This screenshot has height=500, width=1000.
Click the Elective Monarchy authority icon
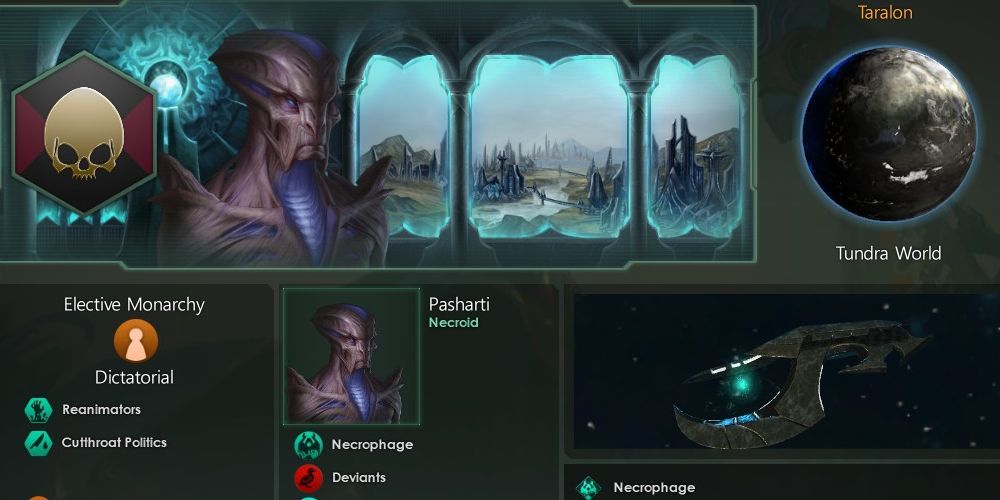[133, 341]
